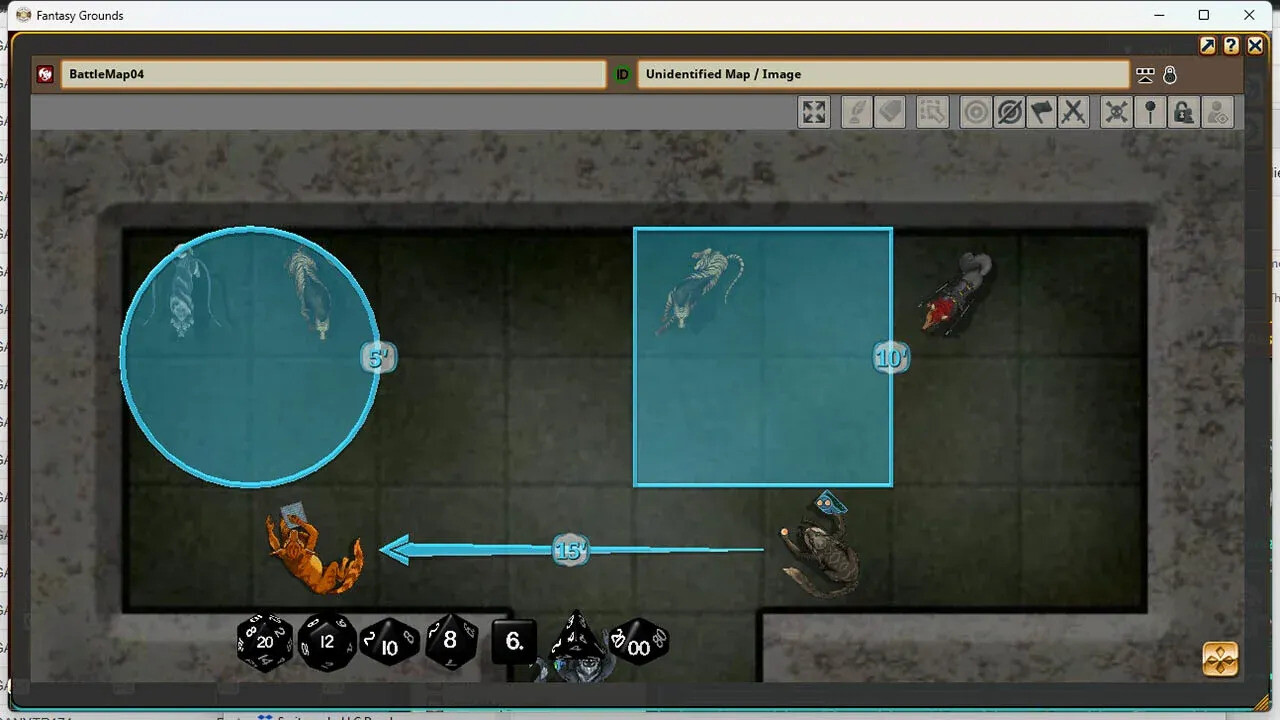Select the zoom-to-fit map icon
This screenshot has width=1280, height=720.
pos(813,112)
